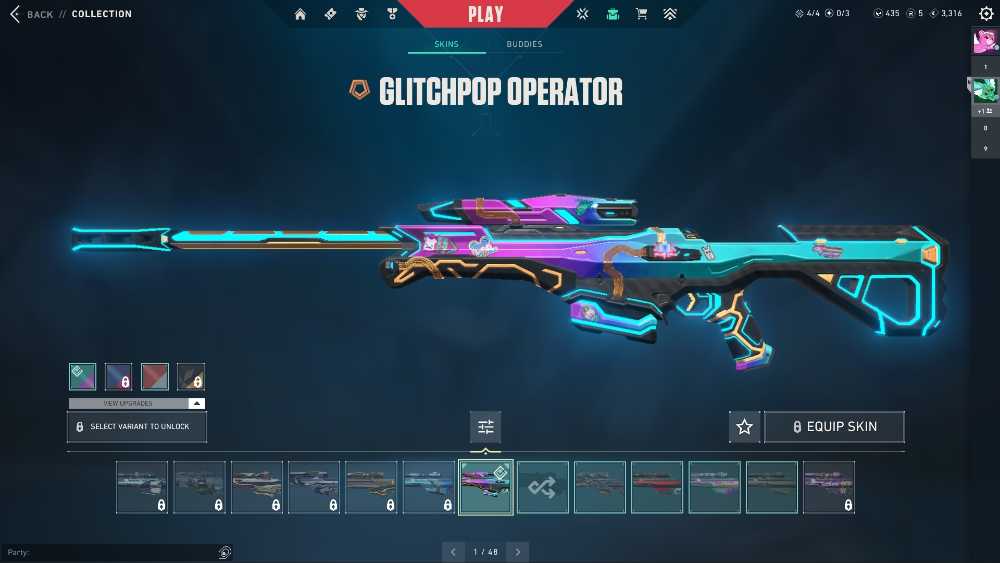Select the Glitchpop Operator thumbnail

point(486,487)
